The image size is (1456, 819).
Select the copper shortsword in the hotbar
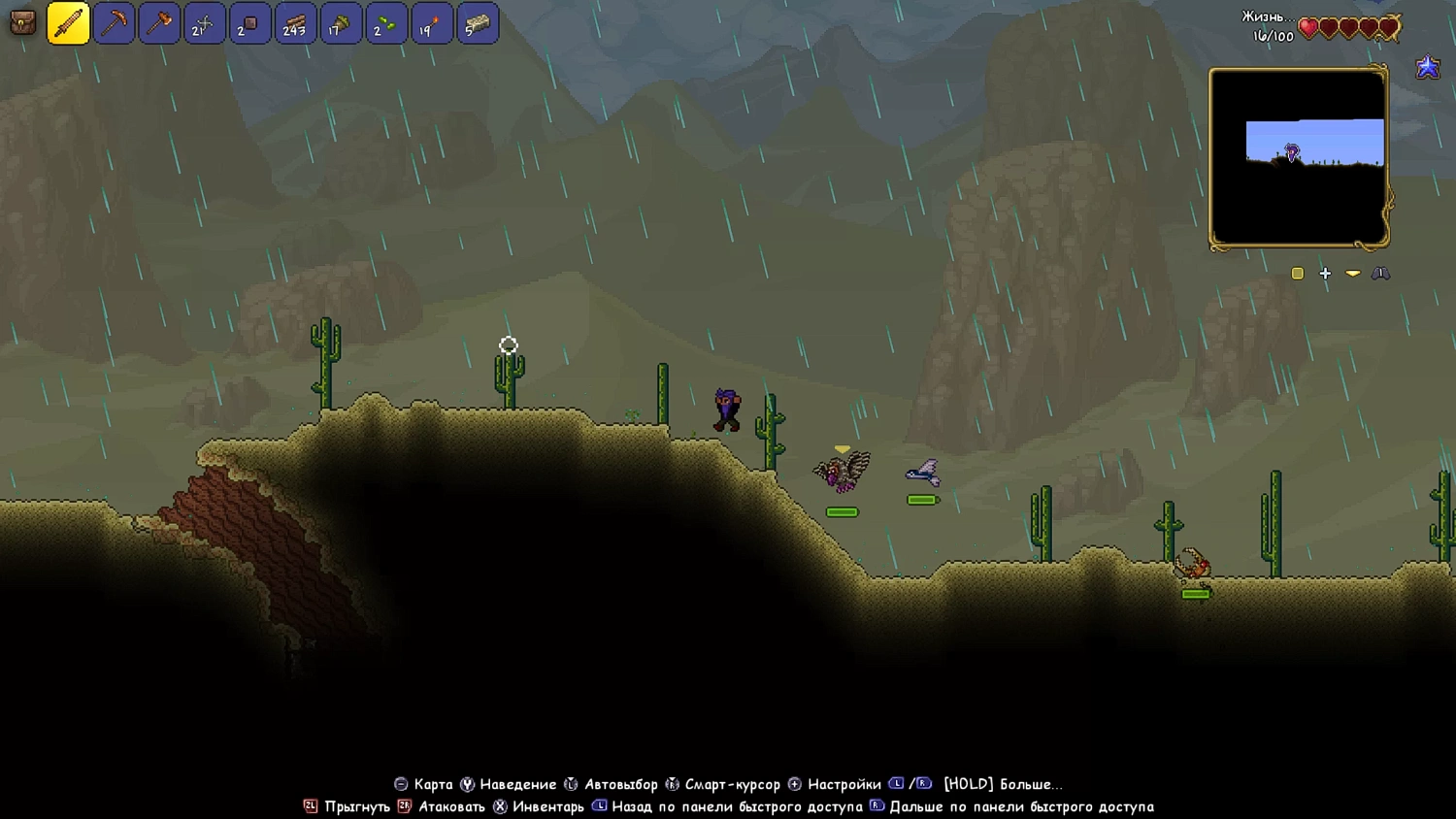68,23
